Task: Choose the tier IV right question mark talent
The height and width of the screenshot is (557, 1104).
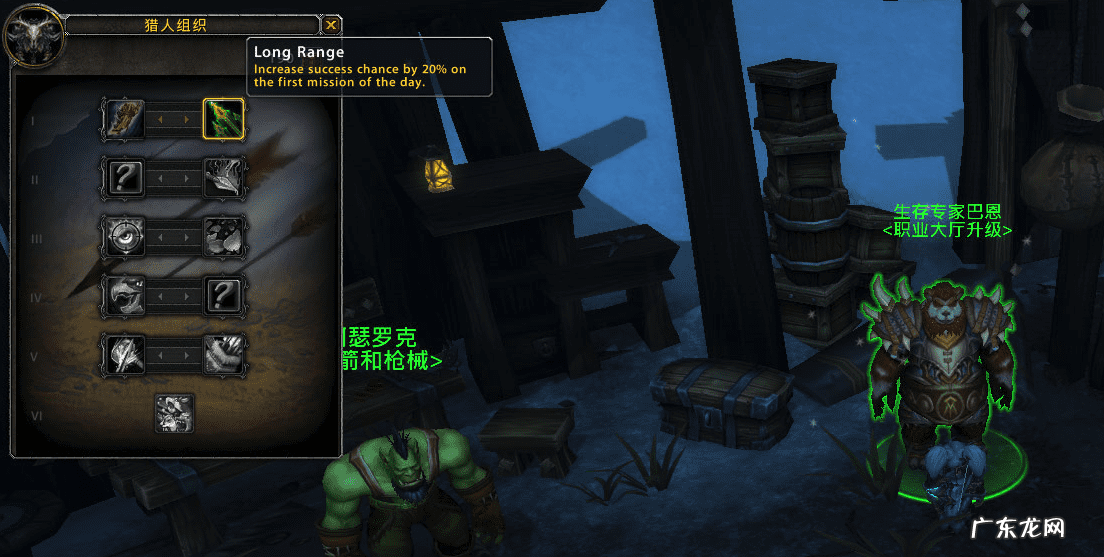Action: point(224,295)
